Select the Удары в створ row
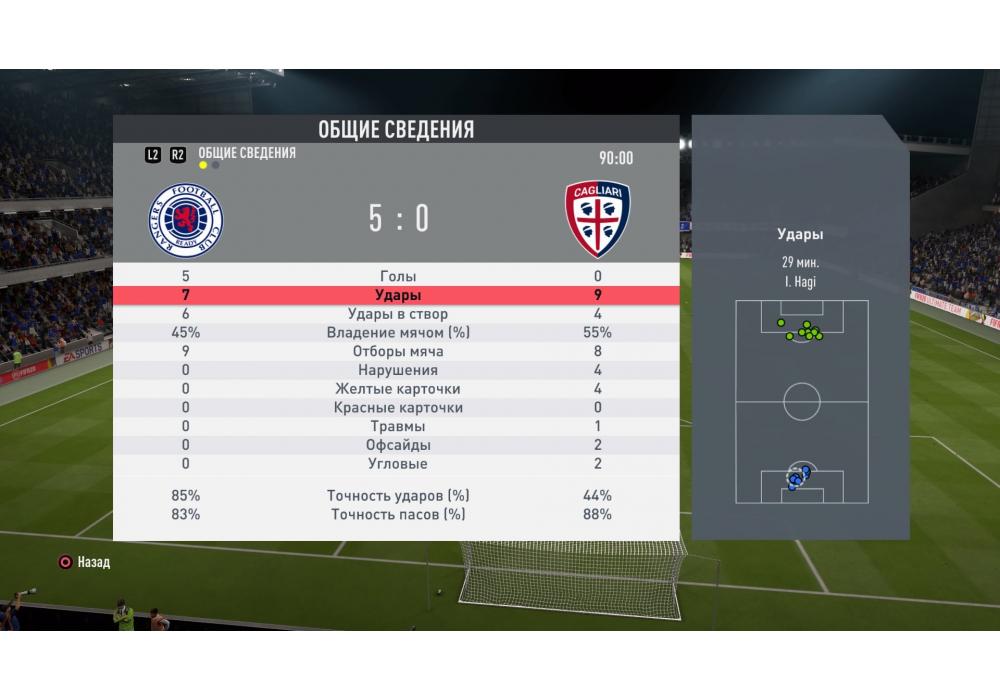Viewport: 1000px width, 700px height. [398, 314]
